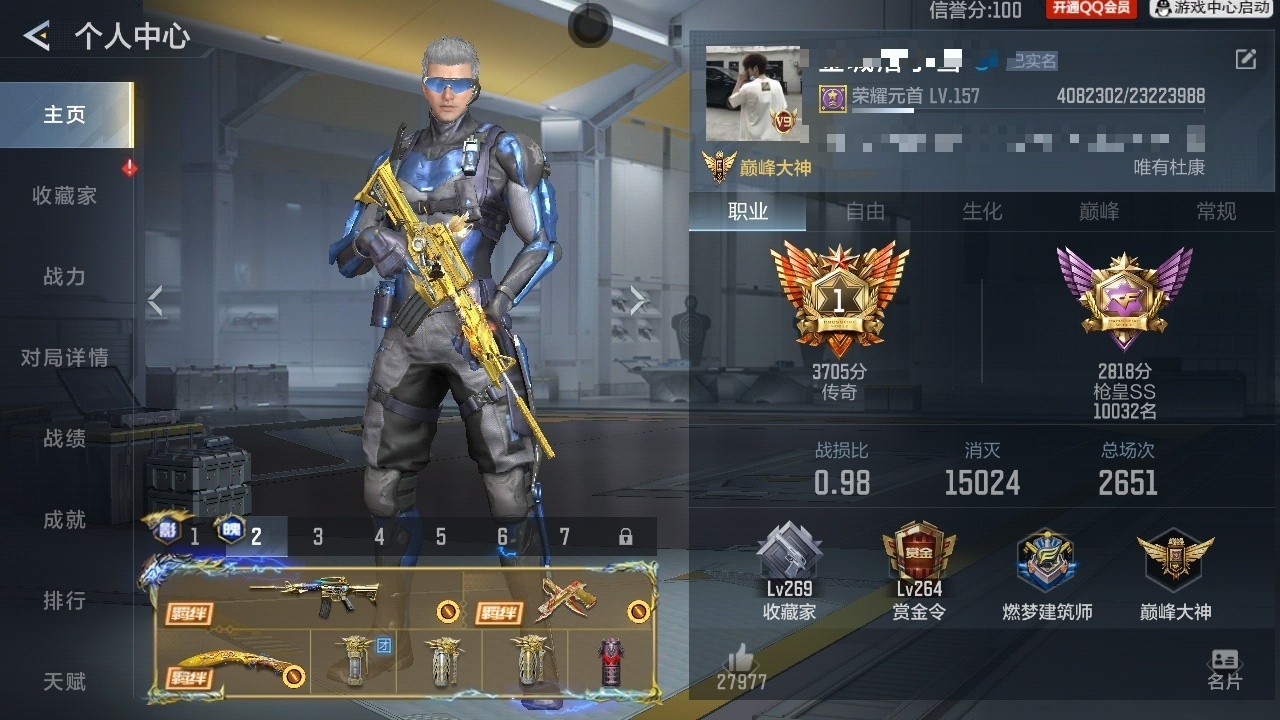Image resolution: width=1280 pixels, height=720 pixels.
Task: View the 排行 rankings
Action: tap(65, 601)
